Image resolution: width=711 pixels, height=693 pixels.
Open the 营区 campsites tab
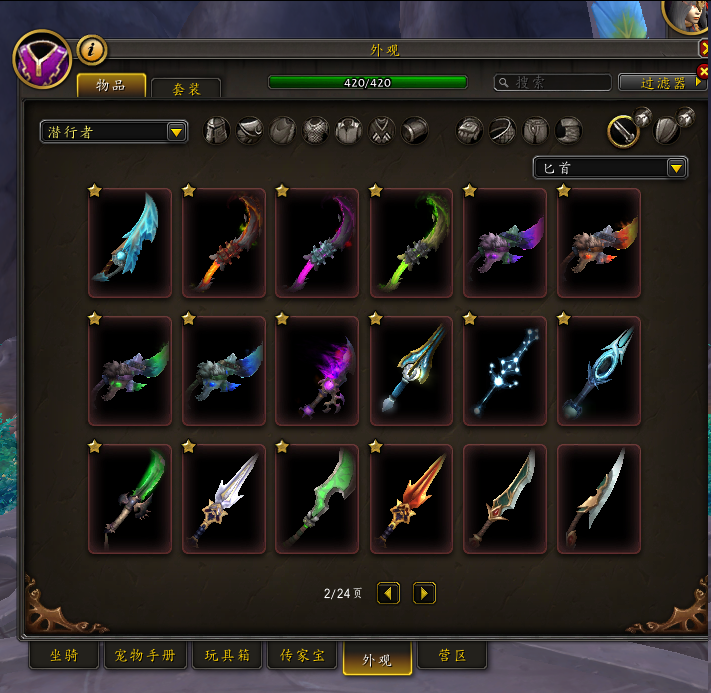tap(452, 656)
